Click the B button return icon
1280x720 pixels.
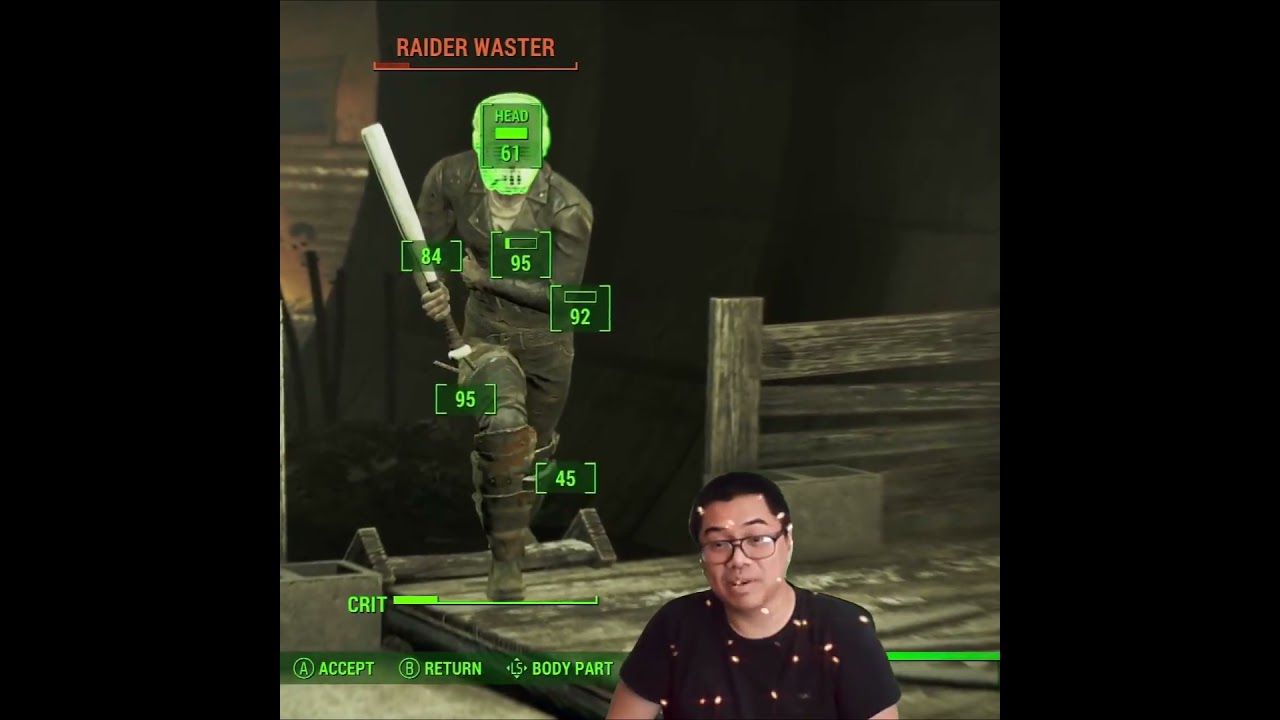pyautogui.click(x=408, y=668)
